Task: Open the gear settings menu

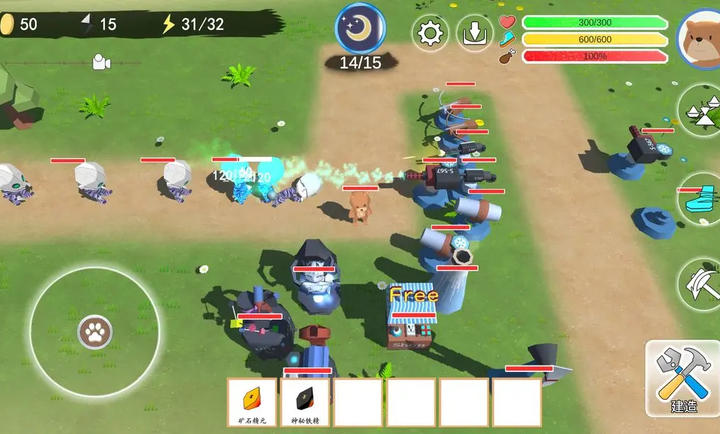Action: 431,34
